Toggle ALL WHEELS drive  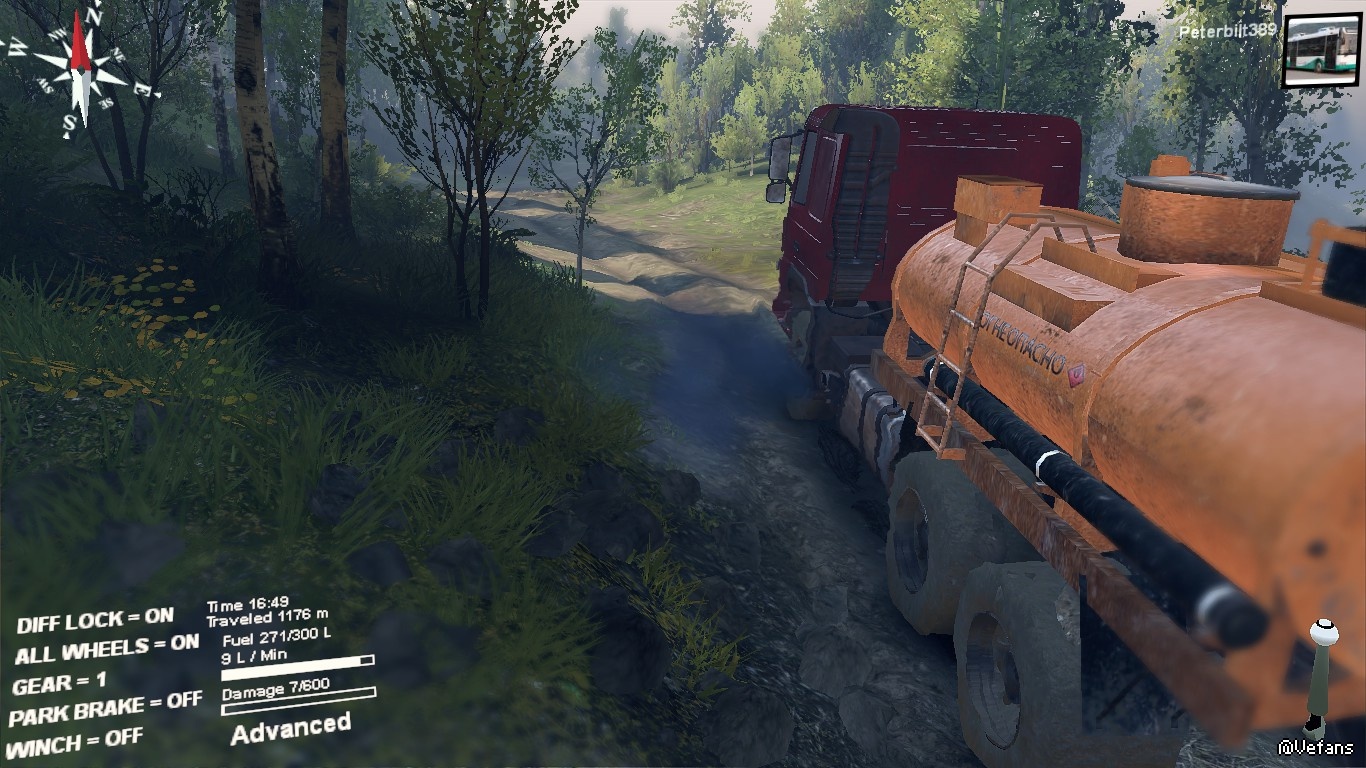click(107, 650)
